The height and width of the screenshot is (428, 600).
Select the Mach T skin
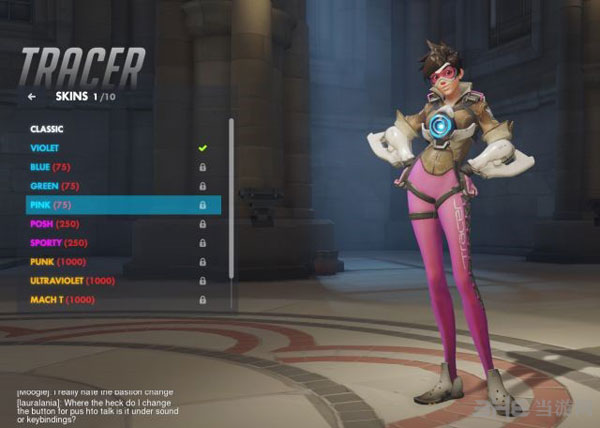point(63,300)
